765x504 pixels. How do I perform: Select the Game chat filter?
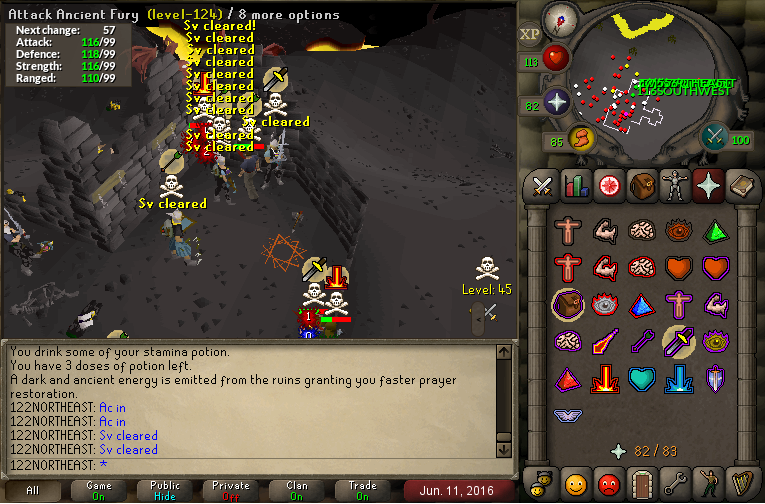point(98,490)
